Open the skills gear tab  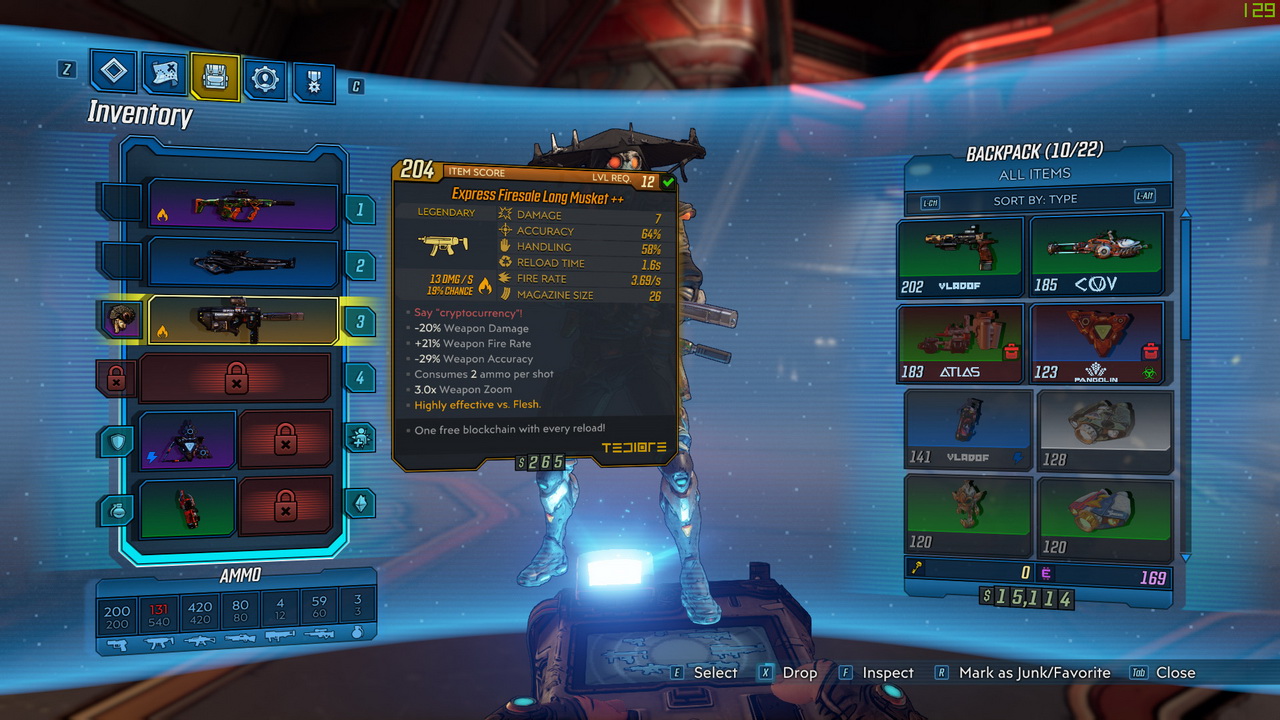point(265,79)
